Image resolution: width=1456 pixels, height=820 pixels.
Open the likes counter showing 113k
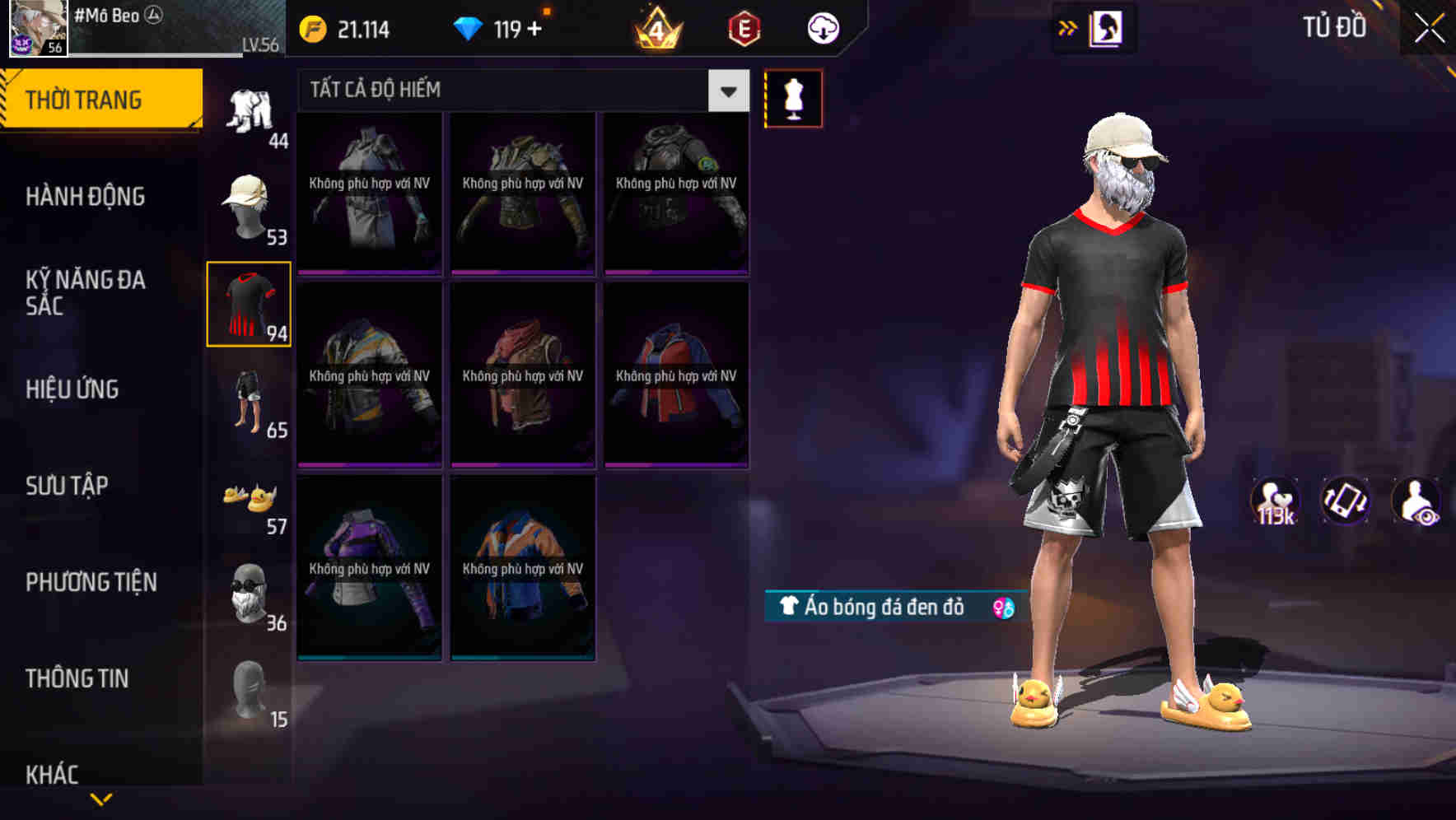click(x=1276, y=501)
